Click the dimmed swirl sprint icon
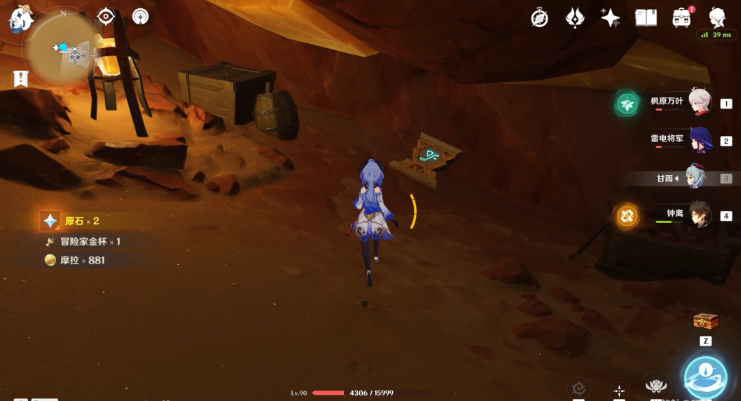Screen dimensions: 741x401 [578, 388]
